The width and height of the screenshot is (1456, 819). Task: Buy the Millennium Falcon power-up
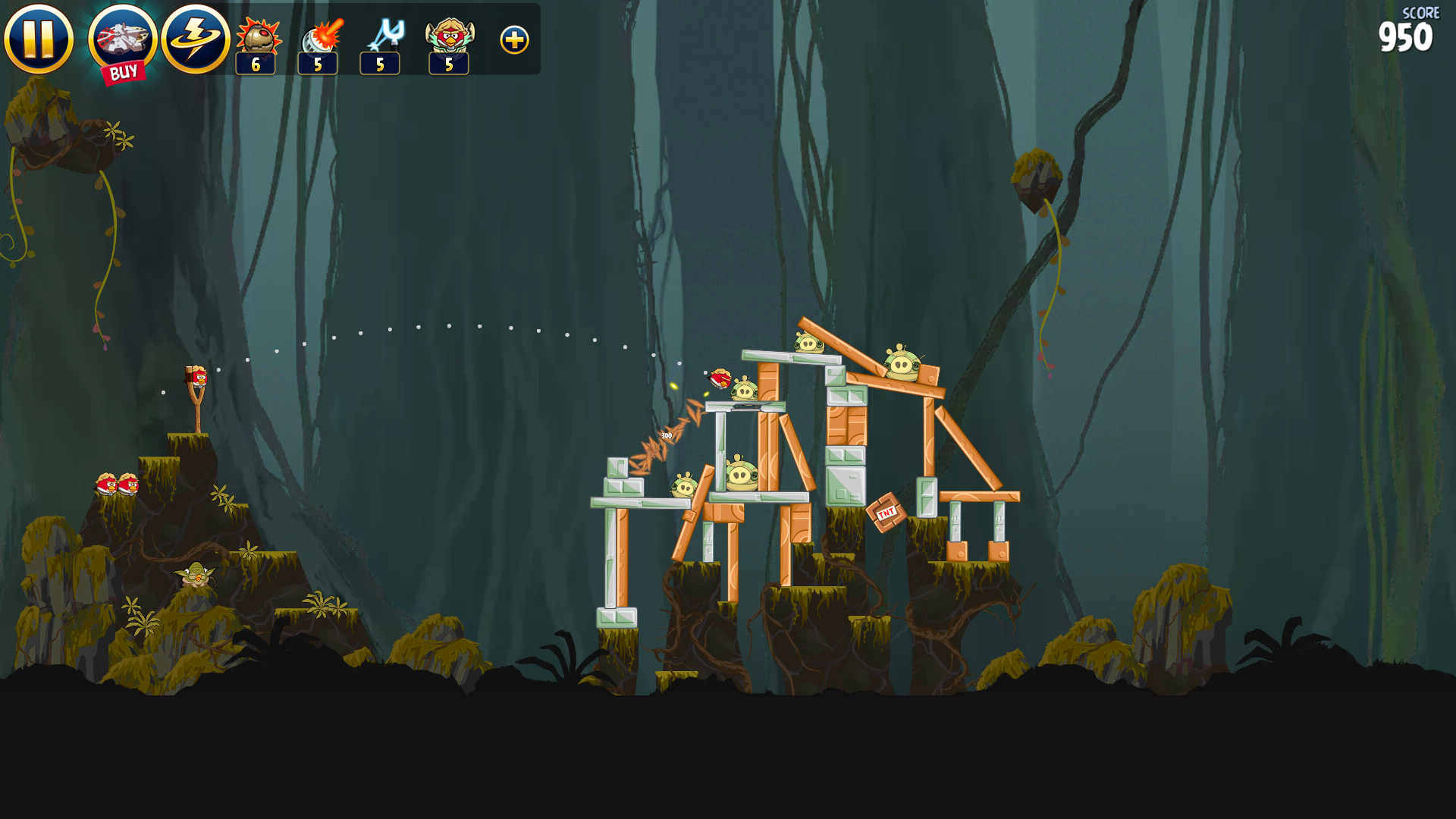point(122,42)
